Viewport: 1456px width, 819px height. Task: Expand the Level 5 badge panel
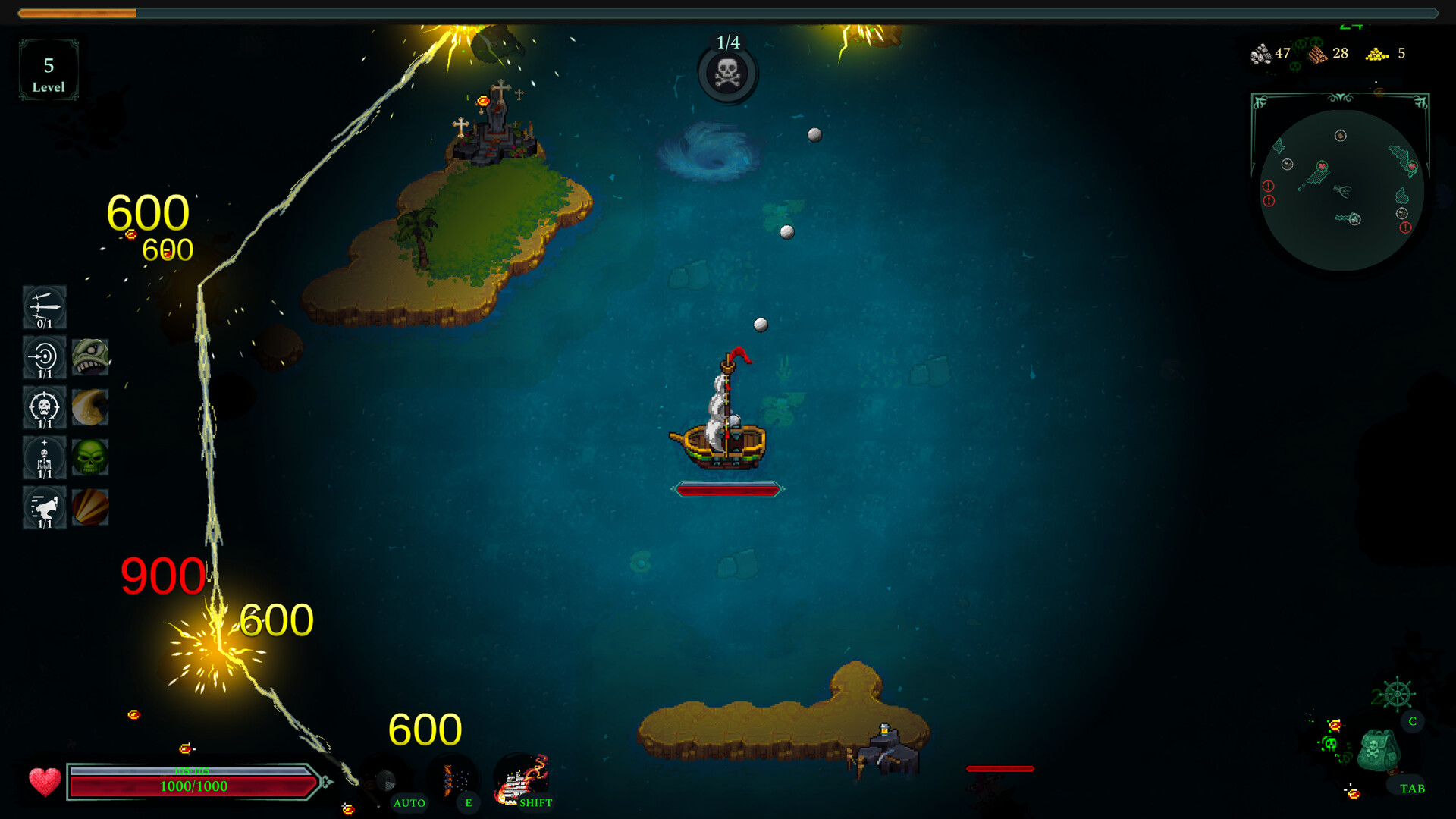point(49,70)
